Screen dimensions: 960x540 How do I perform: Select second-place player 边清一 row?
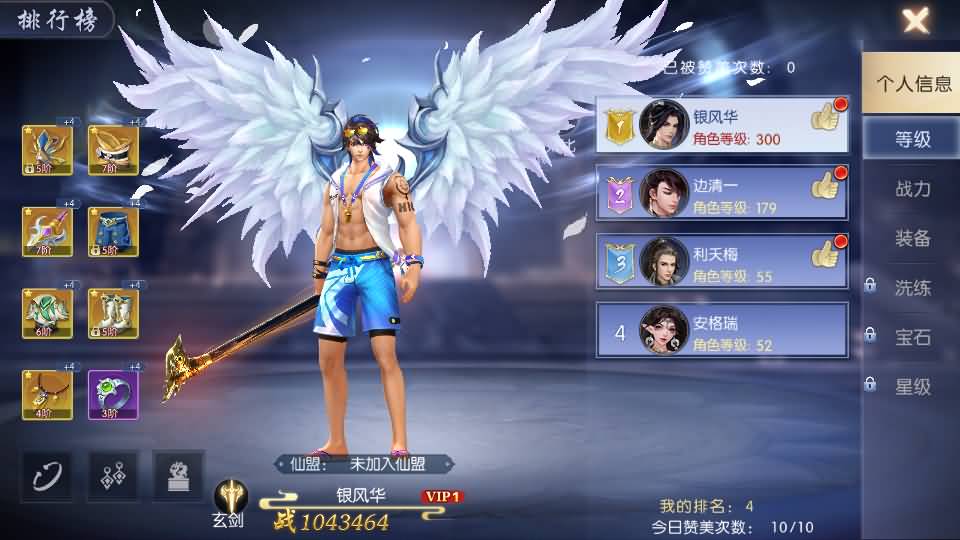(x=720, y=193)
